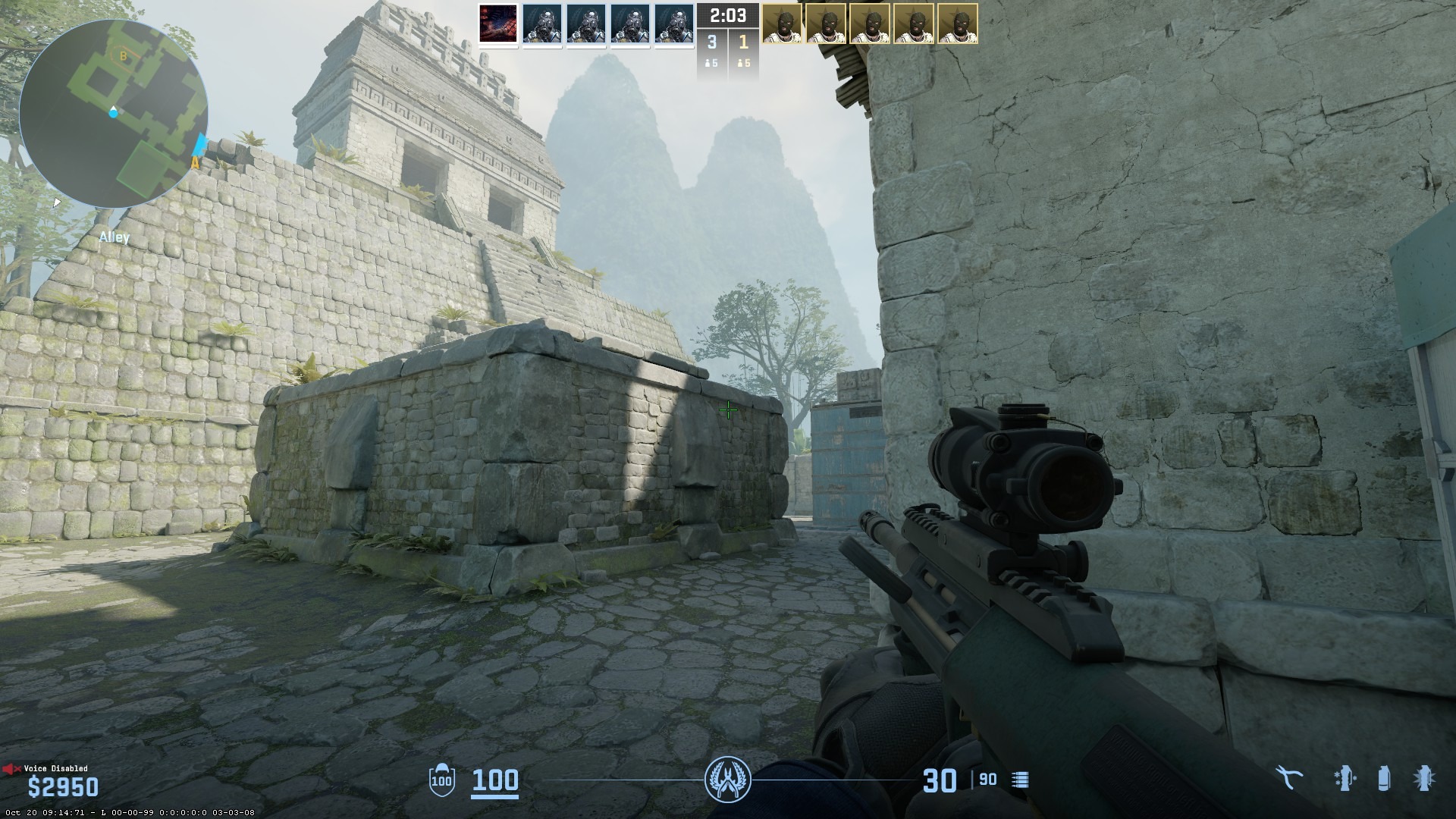
Task: Click the circular radar minimap
Action: [x=114, y=114]
